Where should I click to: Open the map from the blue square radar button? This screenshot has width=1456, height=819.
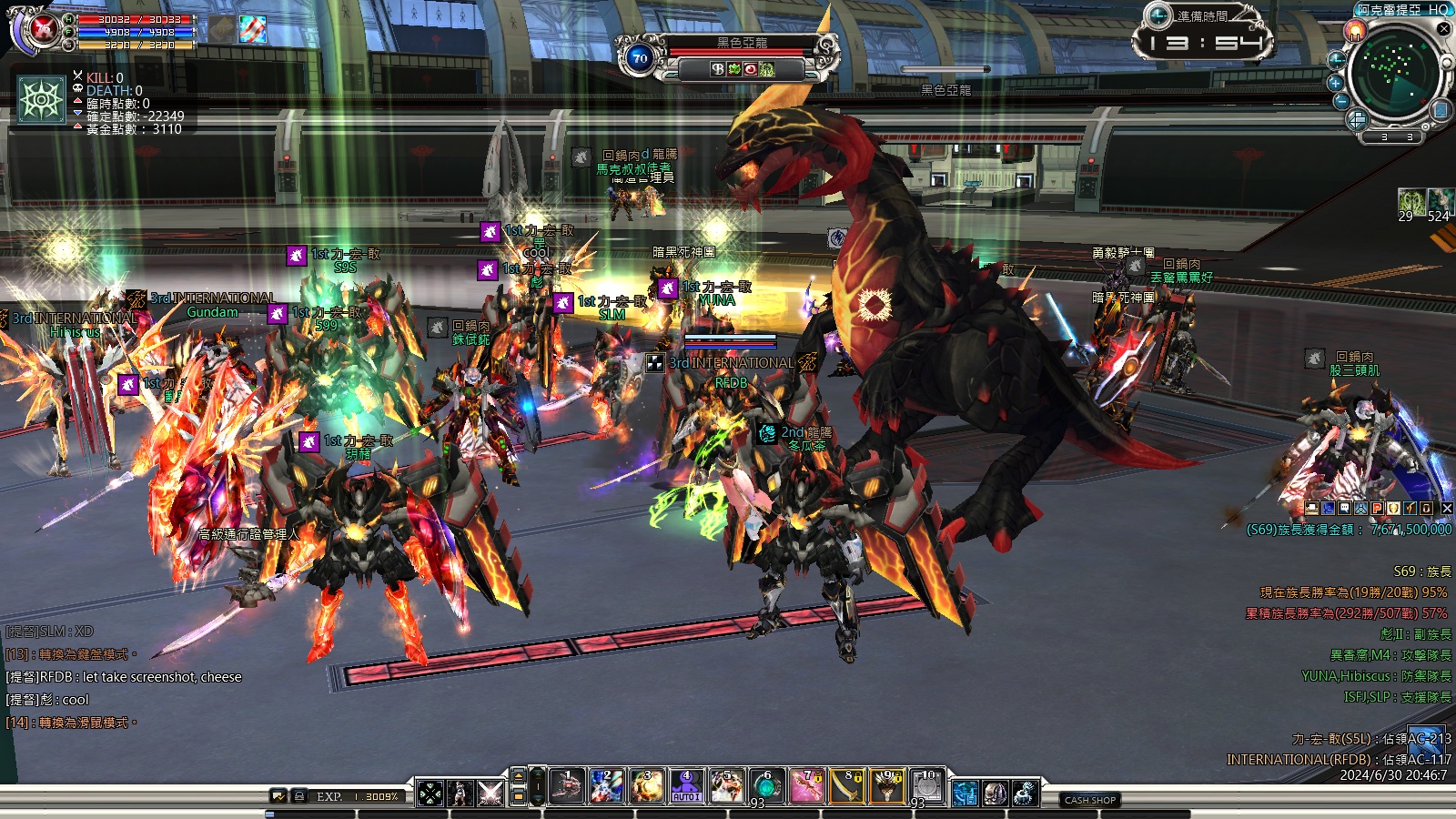(1441, 110)
